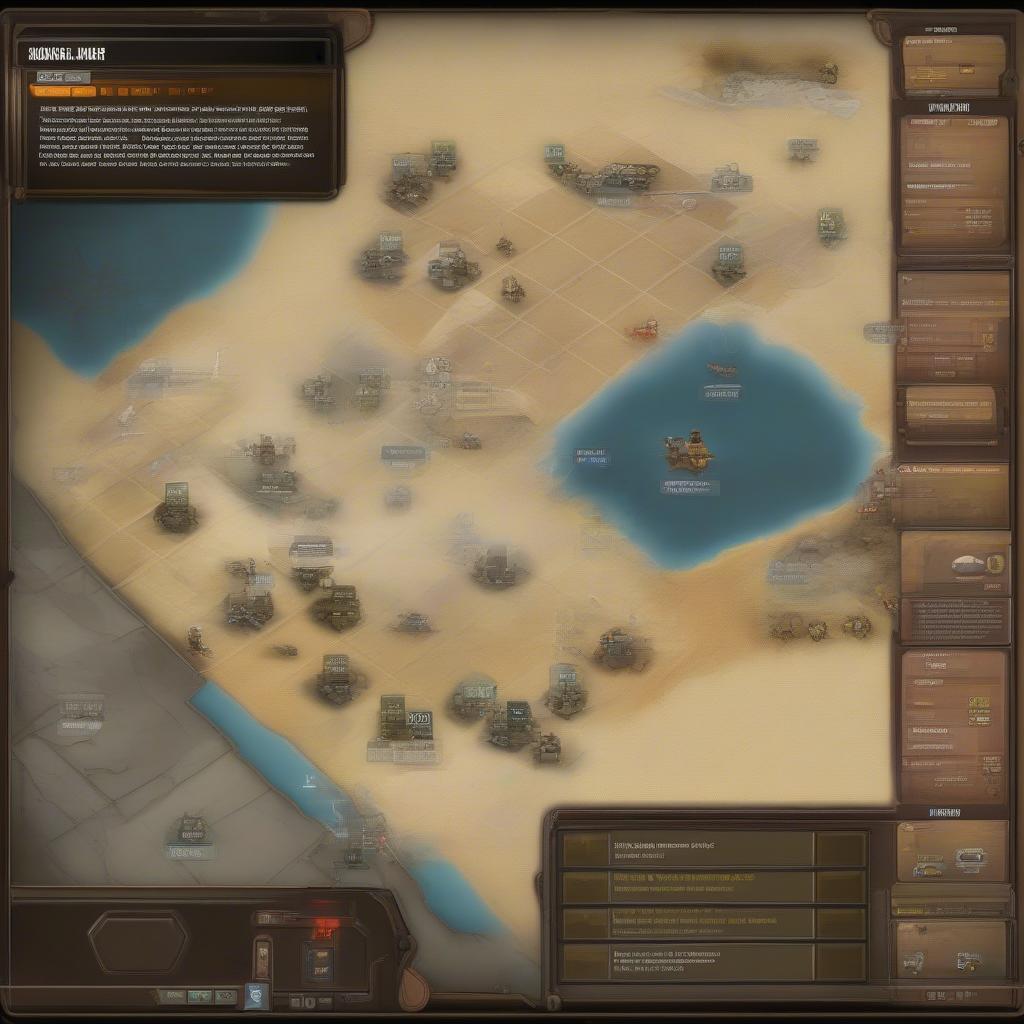Click the glowing red indicator on the console
The image size is (1024, 1024).
322,928
